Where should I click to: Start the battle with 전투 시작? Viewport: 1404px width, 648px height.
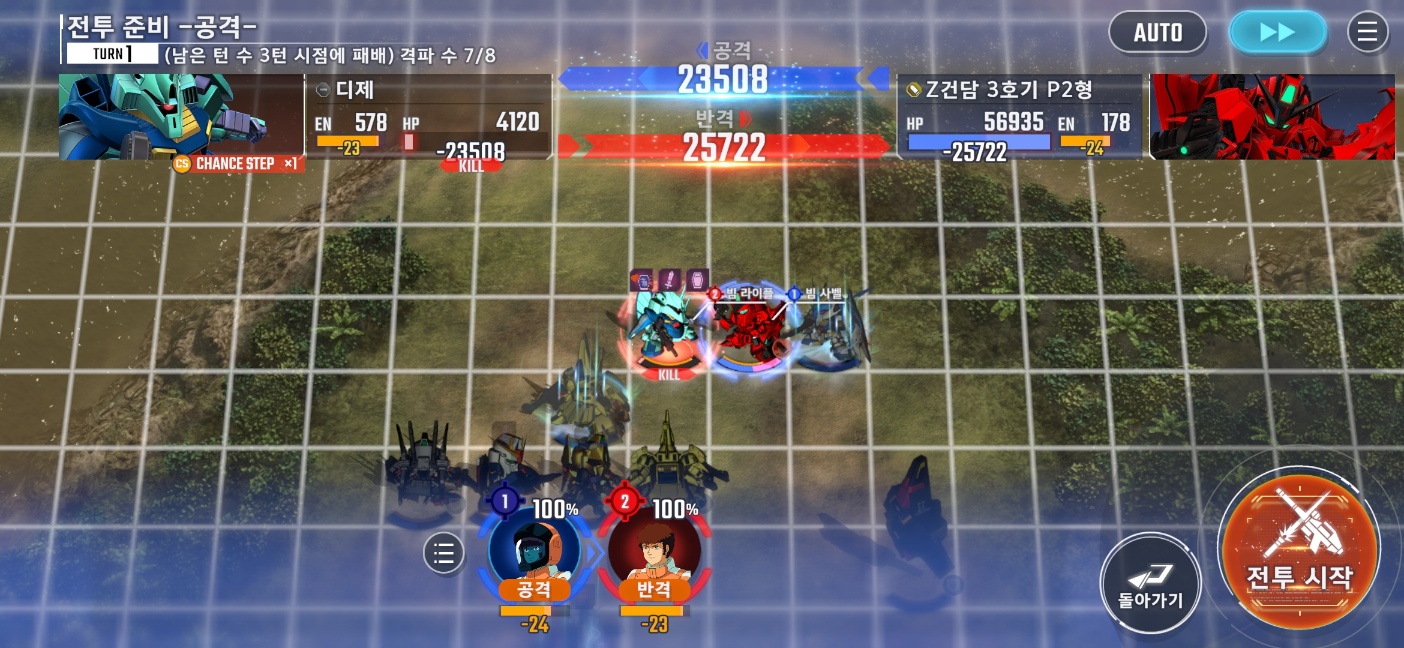[1298, 548]
